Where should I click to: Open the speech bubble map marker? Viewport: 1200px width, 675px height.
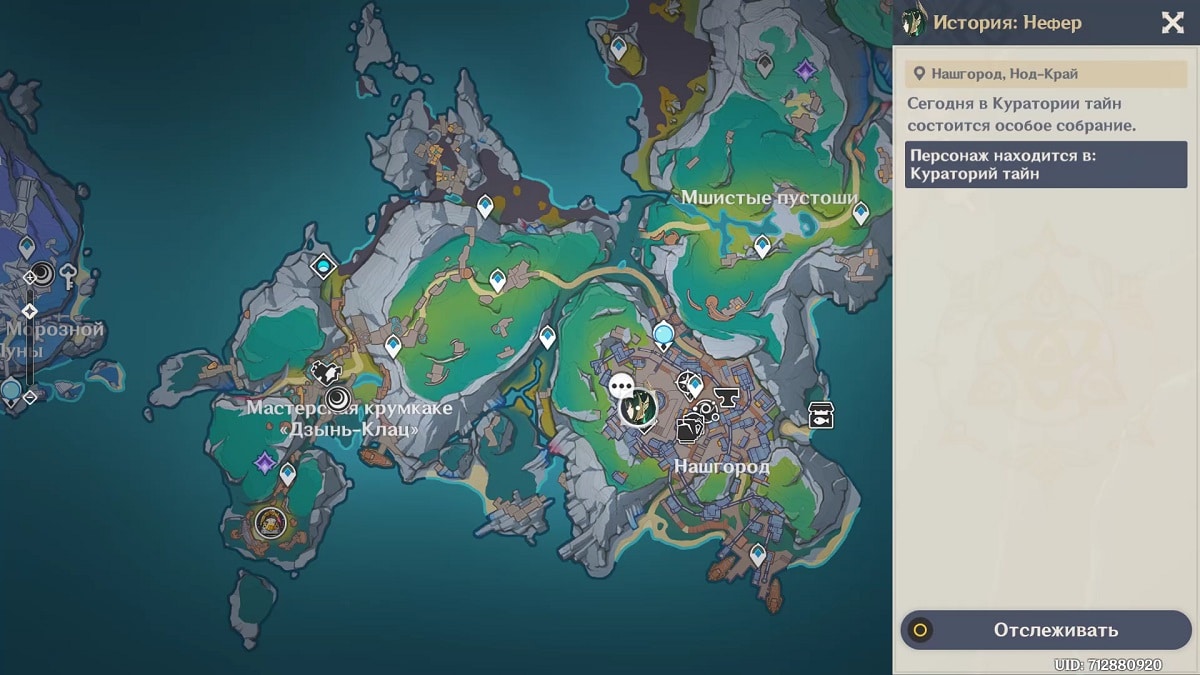pos(622,385)
